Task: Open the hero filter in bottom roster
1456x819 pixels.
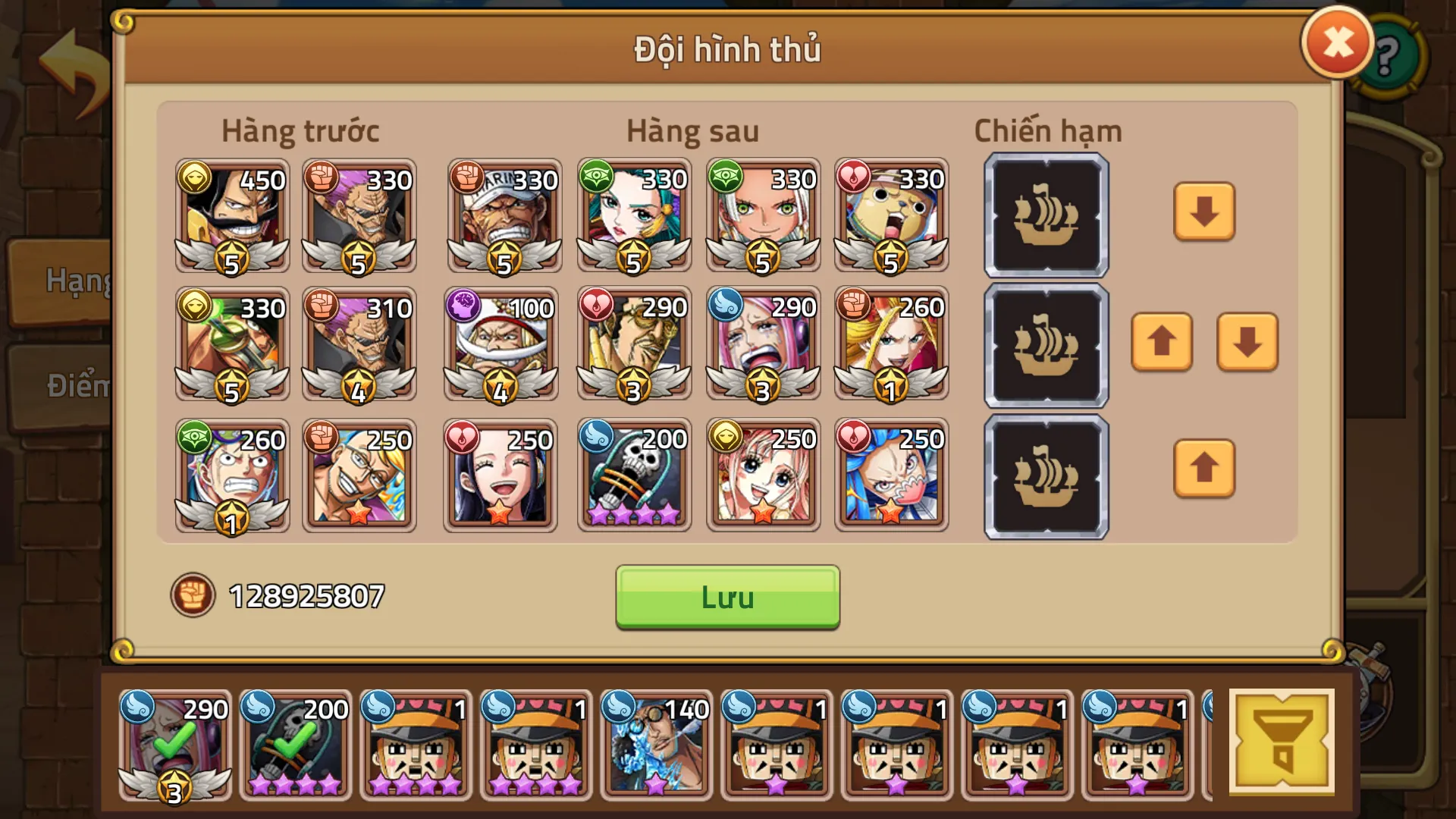Action: [x=1281, y=742]
